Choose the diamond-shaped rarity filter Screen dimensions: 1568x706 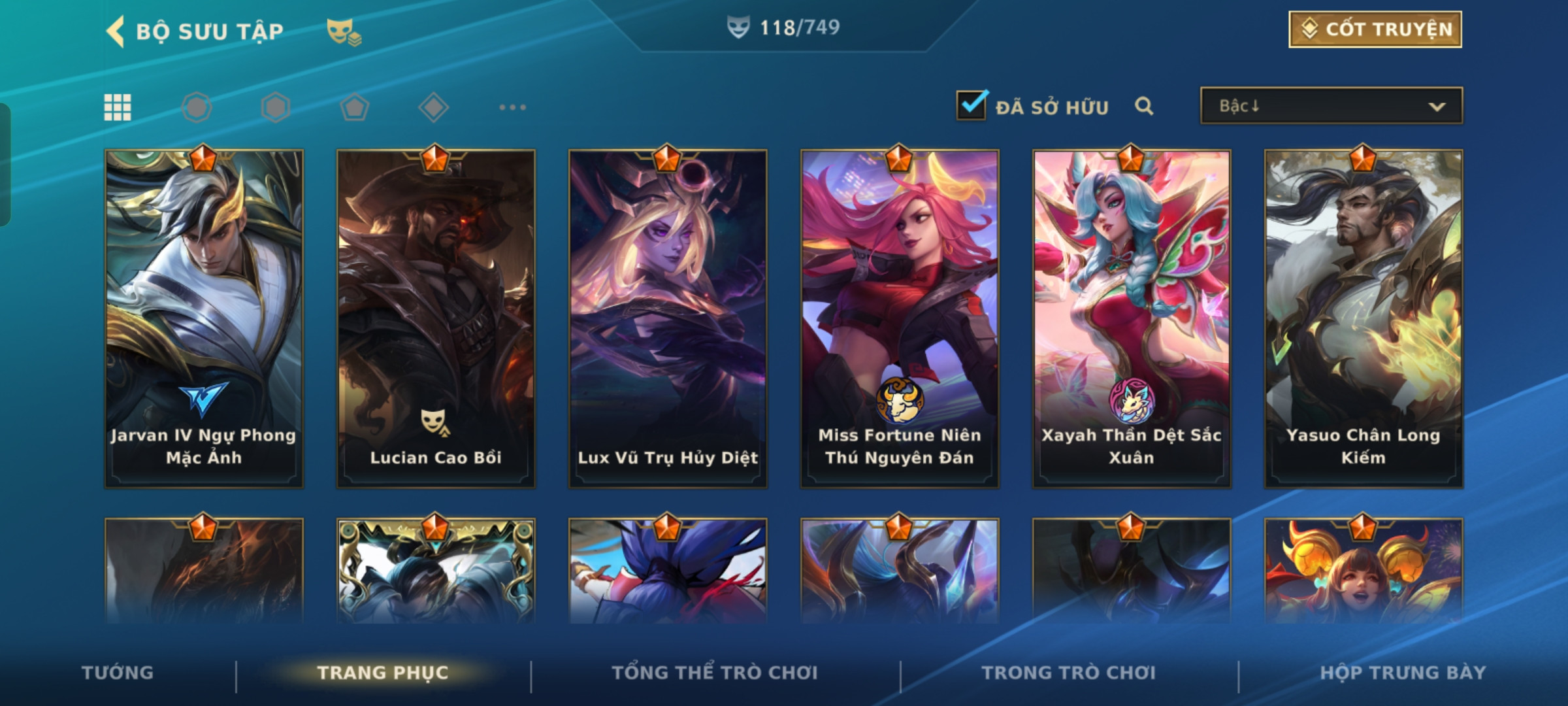coord(433,107)
